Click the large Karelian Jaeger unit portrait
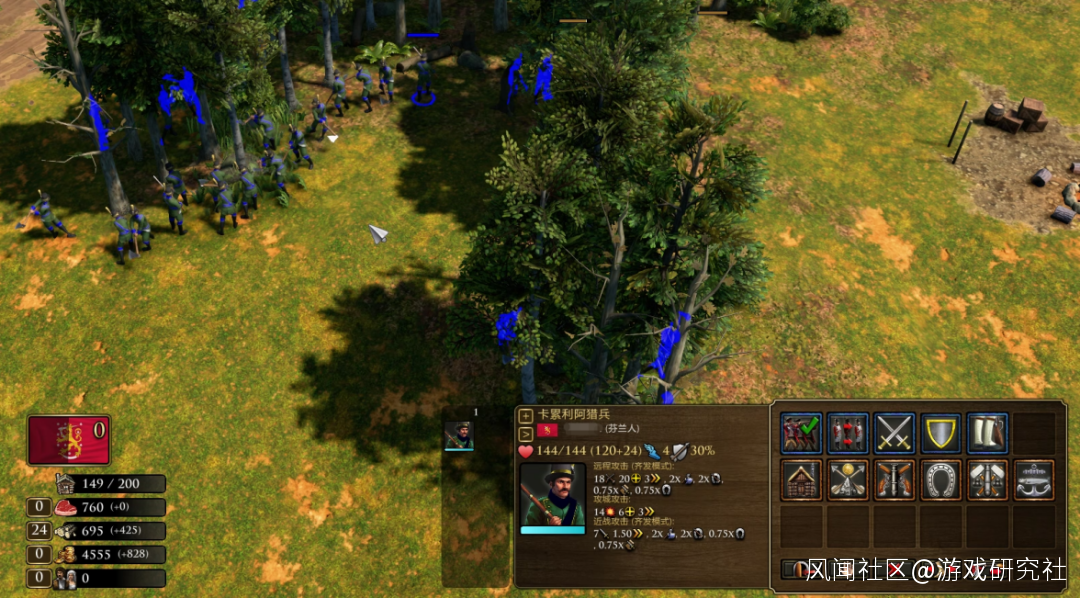Screen dimensions: 1080x598 point(552,496)
